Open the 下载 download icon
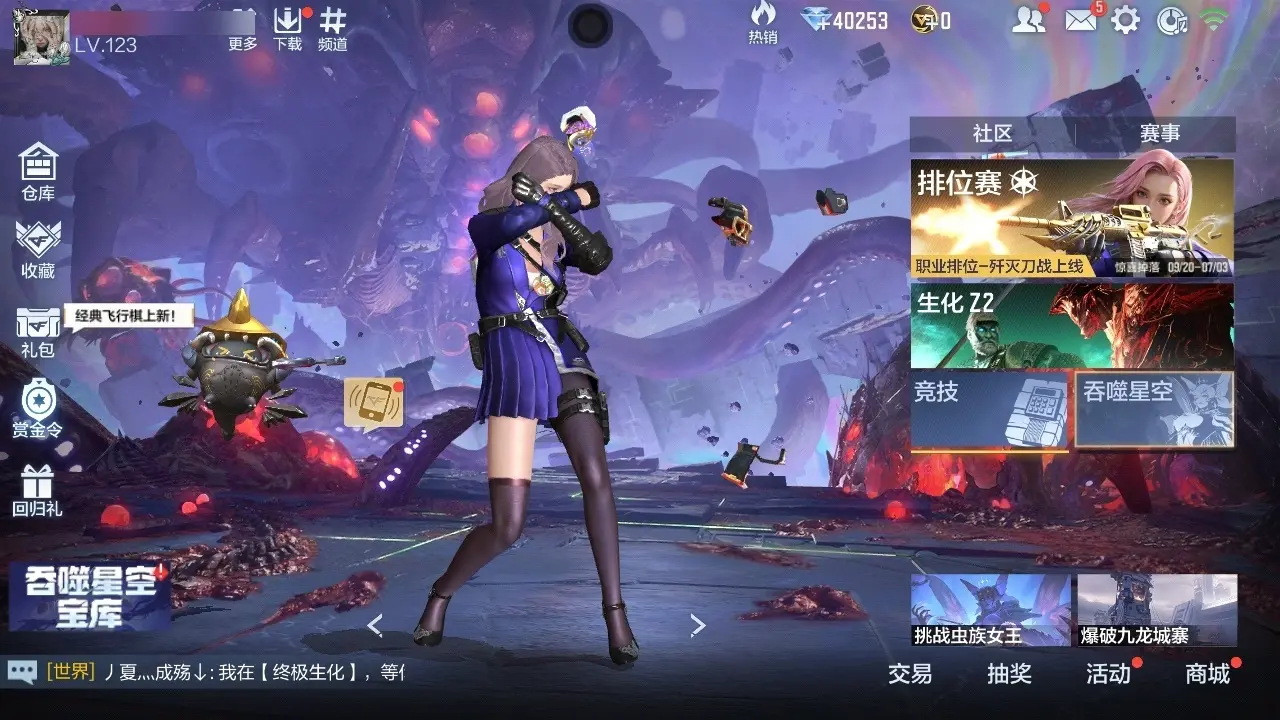1280x720 pixels. click(287, 28)
